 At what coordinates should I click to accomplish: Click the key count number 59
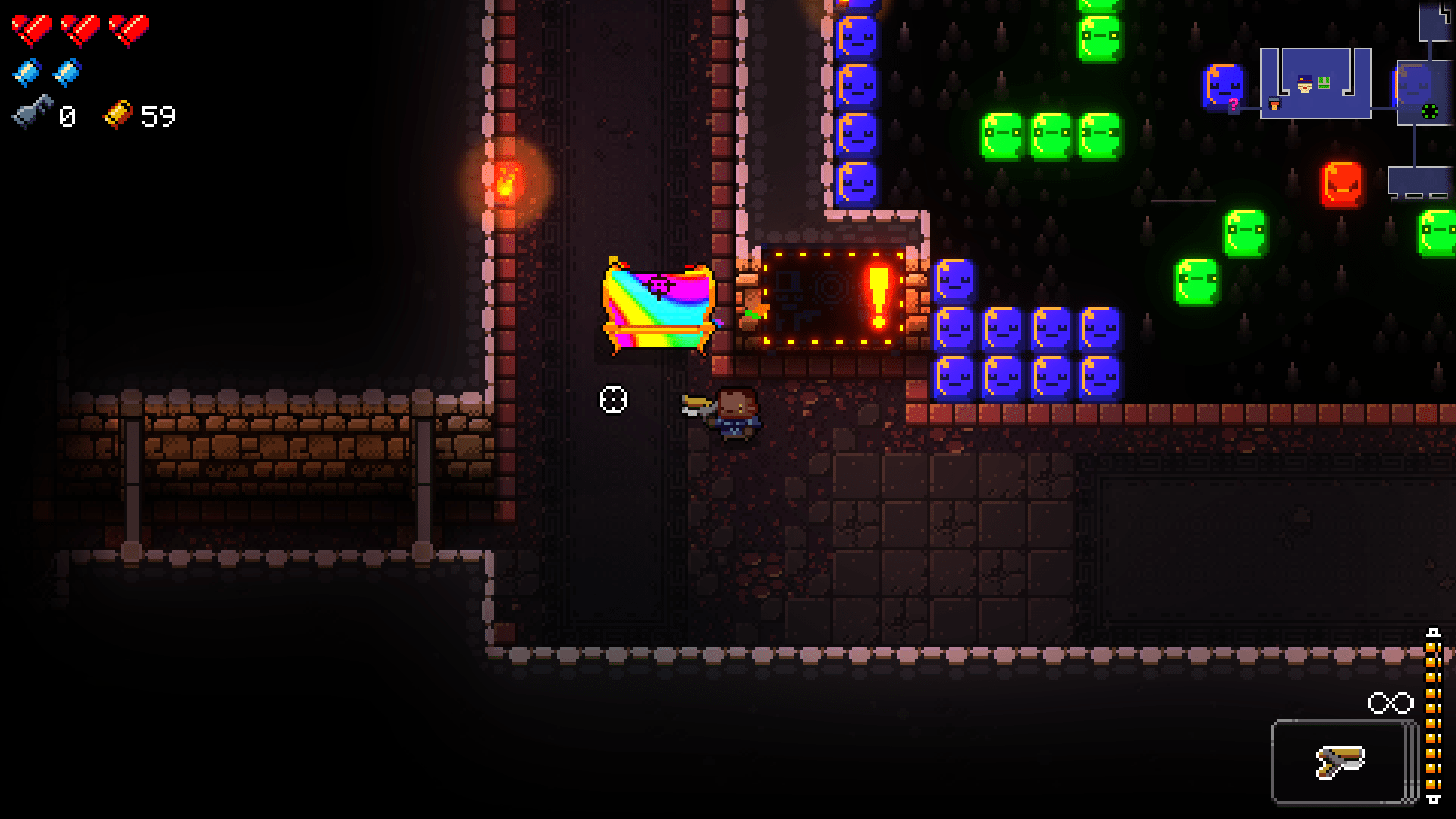[x=157, y=115]
